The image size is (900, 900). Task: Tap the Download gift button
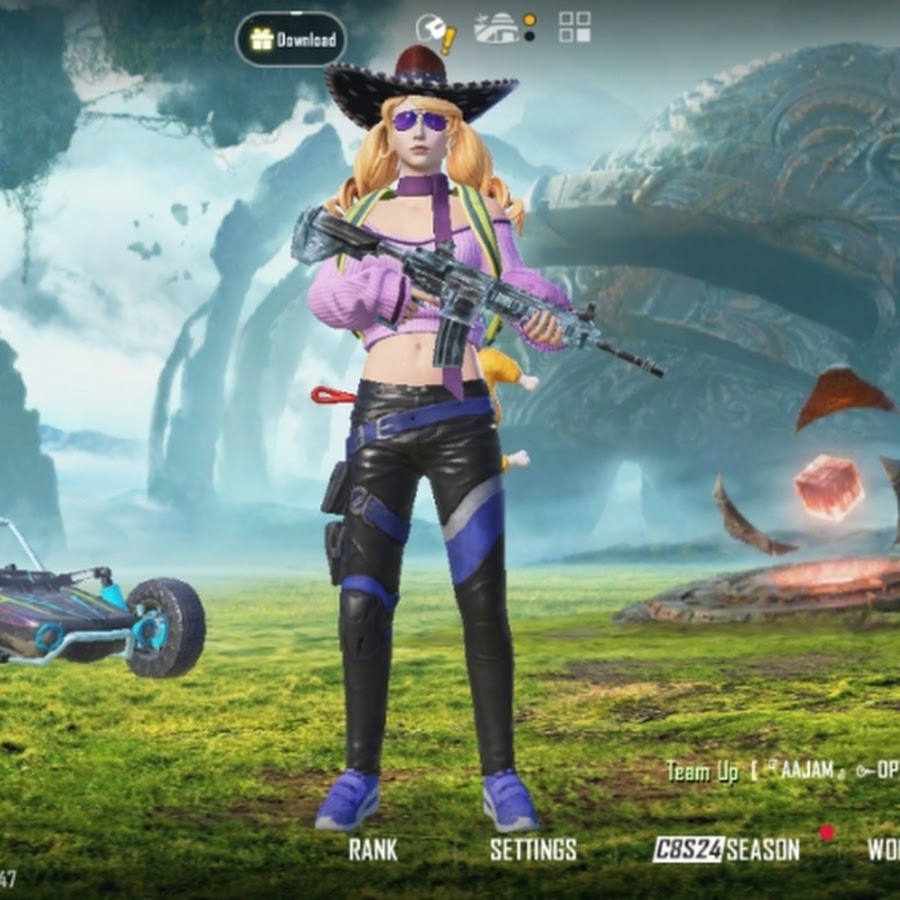(291, 39)
